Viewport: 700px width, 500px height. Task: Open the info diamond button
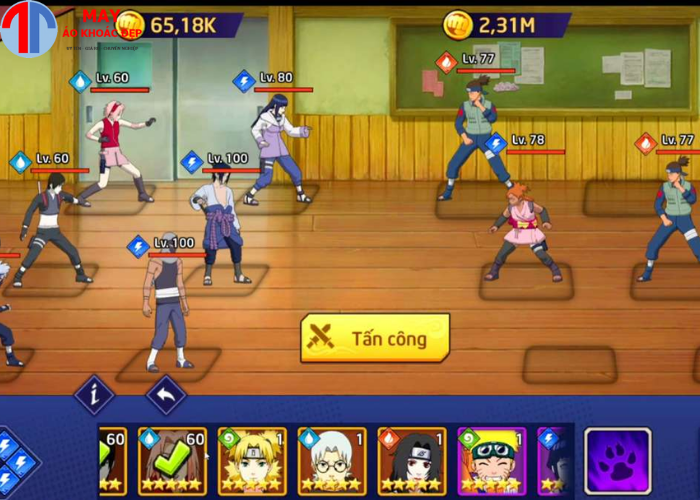(95, 395)
